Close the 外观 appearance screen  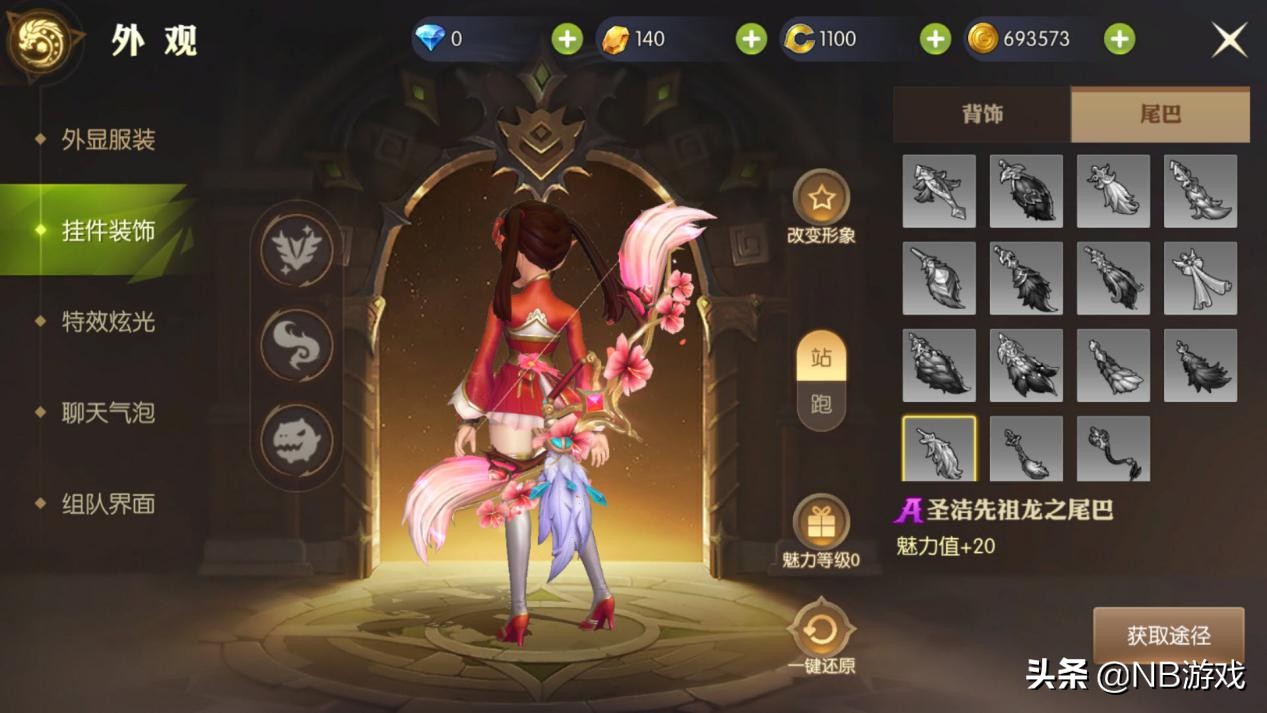tap(1229, 40)
